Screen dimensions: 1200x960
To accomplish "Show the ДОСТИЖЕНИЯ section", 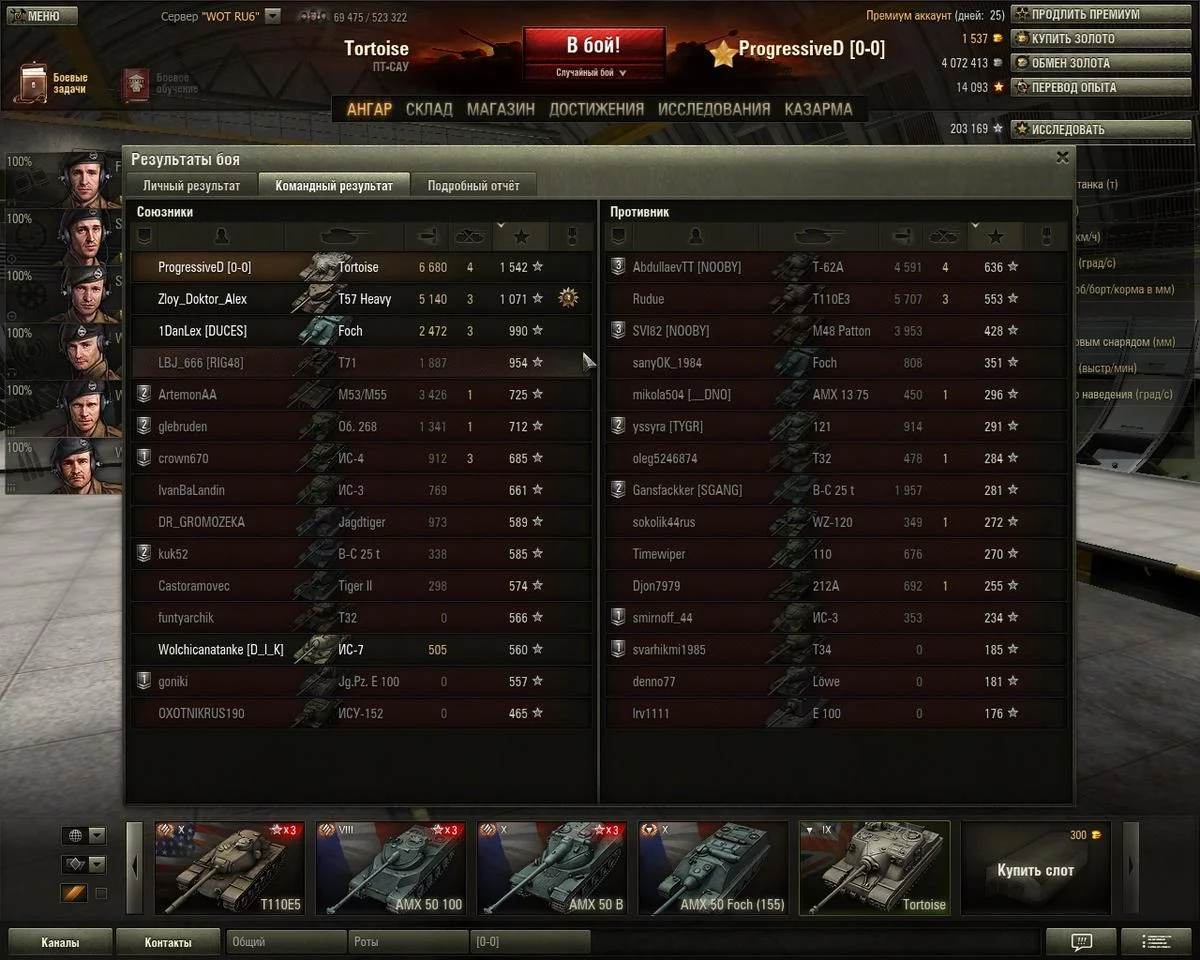I will [596, 109].
